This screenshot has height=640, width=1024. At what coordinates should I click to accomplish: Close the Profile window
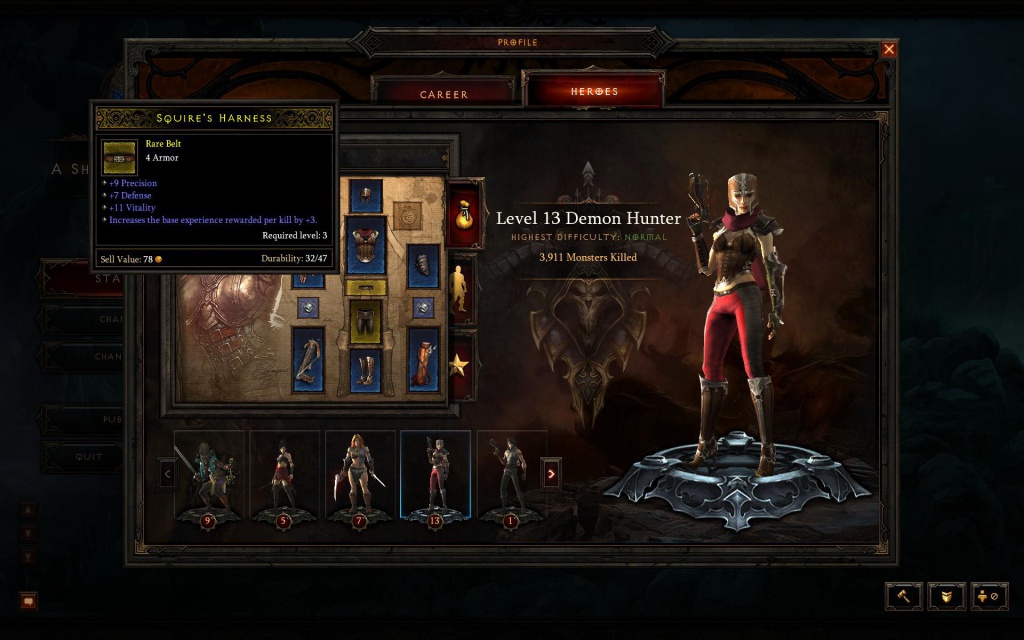coord(889,49)
